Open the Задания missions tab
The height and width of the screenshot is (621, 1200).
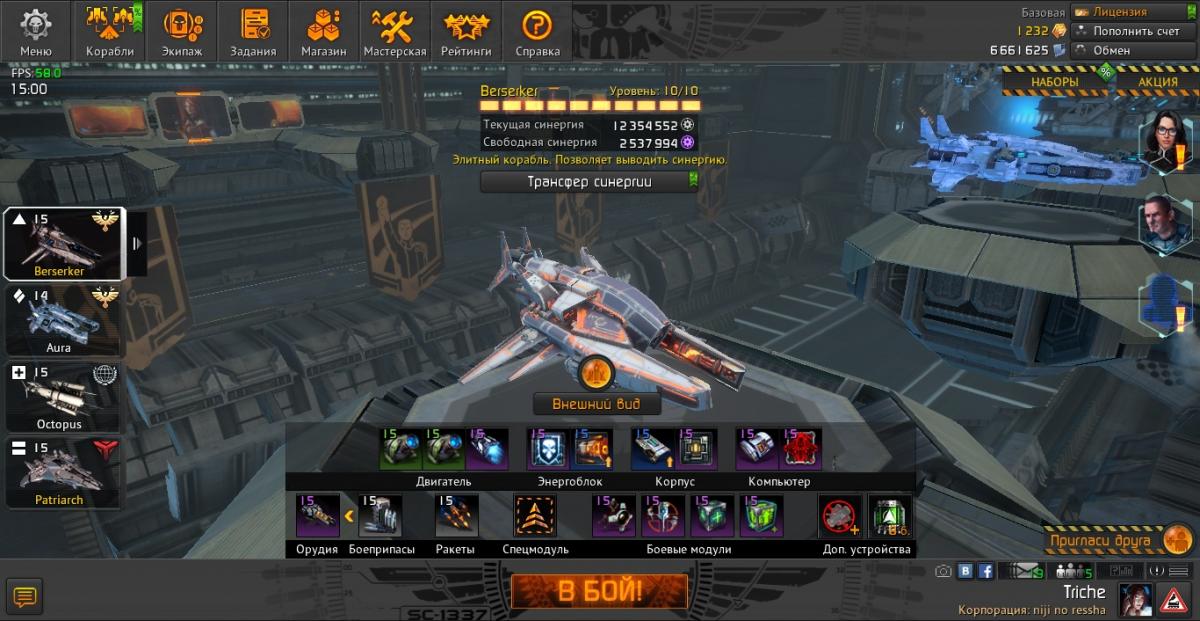tap(253, 31)
